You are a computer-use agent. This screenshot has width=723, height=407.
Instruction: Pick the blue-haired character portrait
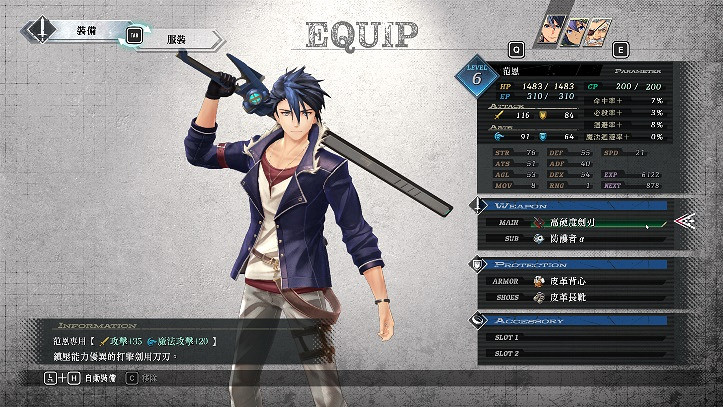click(x=550, y=27)
